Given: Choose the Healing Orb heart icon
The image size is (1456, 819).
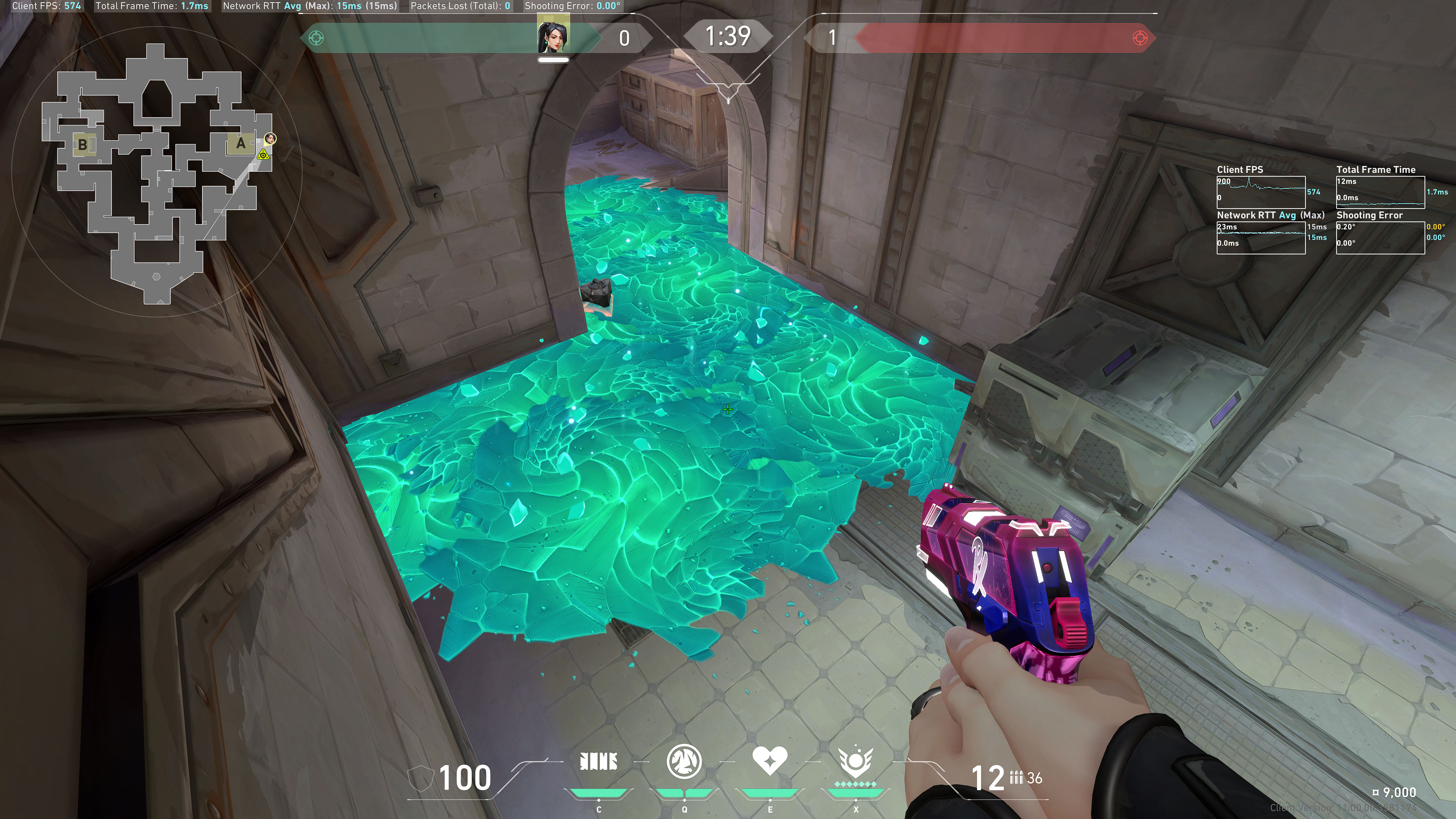Looking at the screenshot, I should [x=769, y=760].
